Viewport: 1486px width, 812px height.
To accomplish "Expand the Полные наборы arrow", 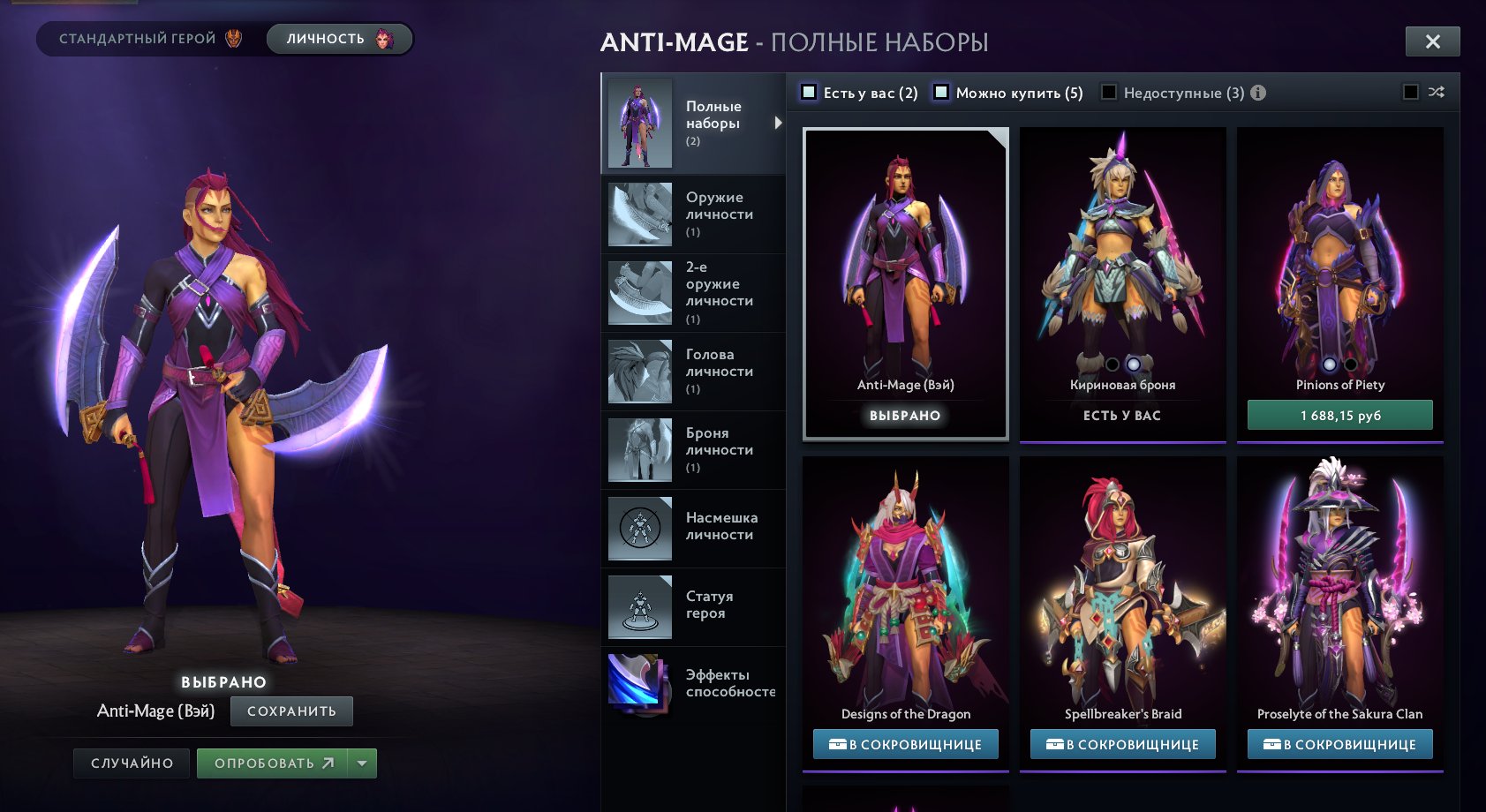I will [778, 124].
